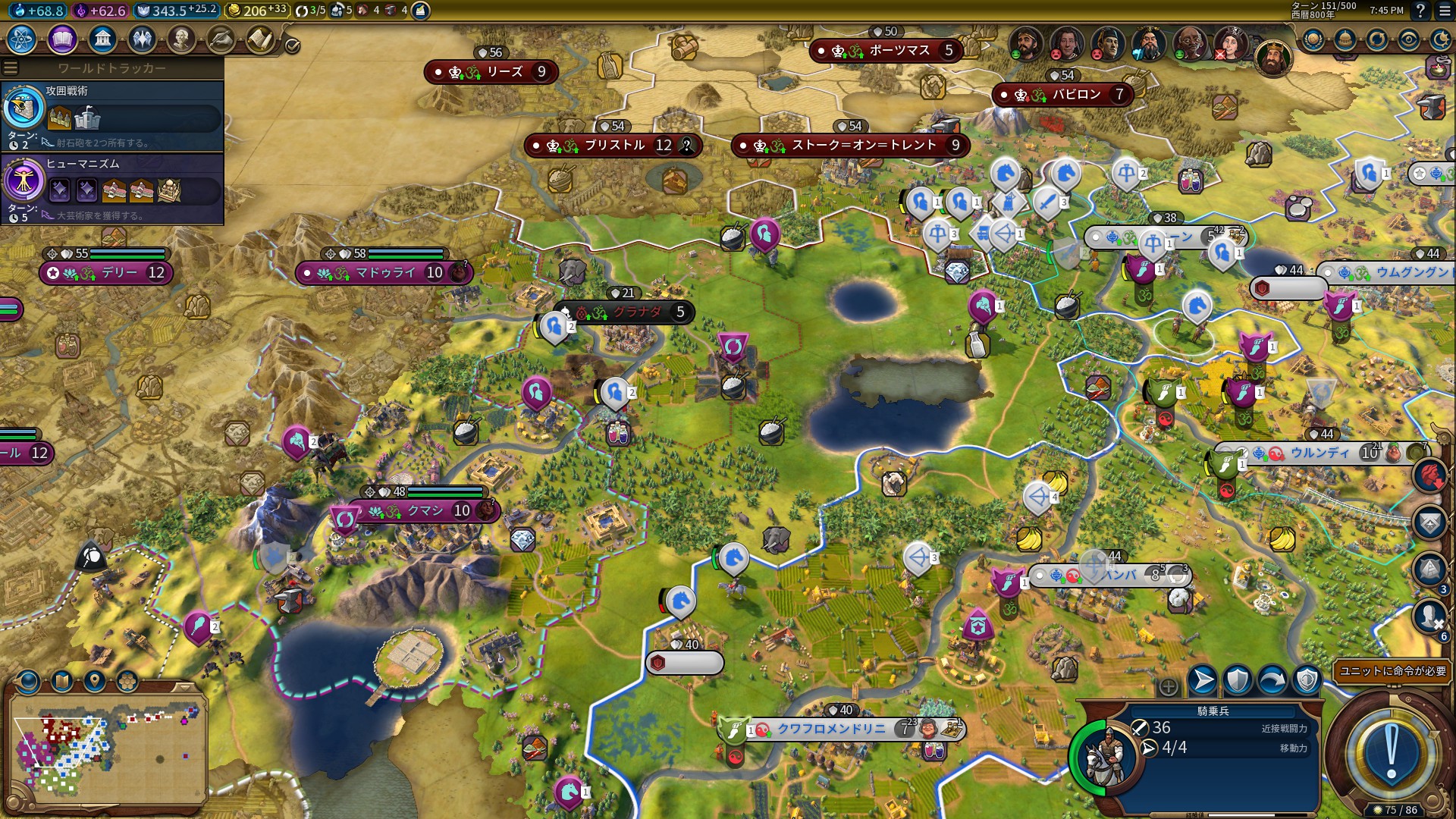
Task: Open the city-states dome icon
Action: 1345,39
